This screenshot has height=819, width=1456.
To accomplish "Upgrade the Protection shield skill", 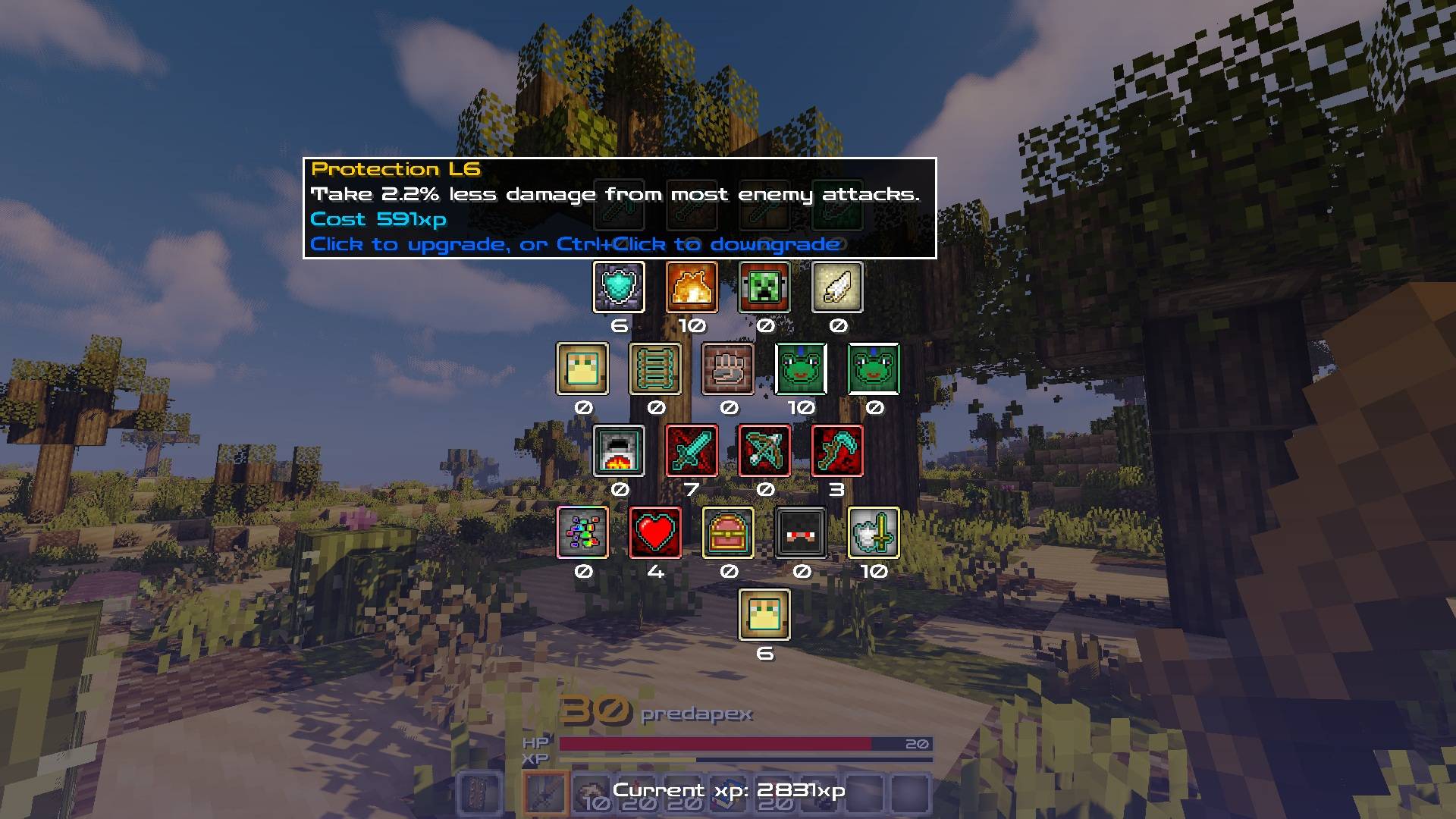I will point(619,287).
